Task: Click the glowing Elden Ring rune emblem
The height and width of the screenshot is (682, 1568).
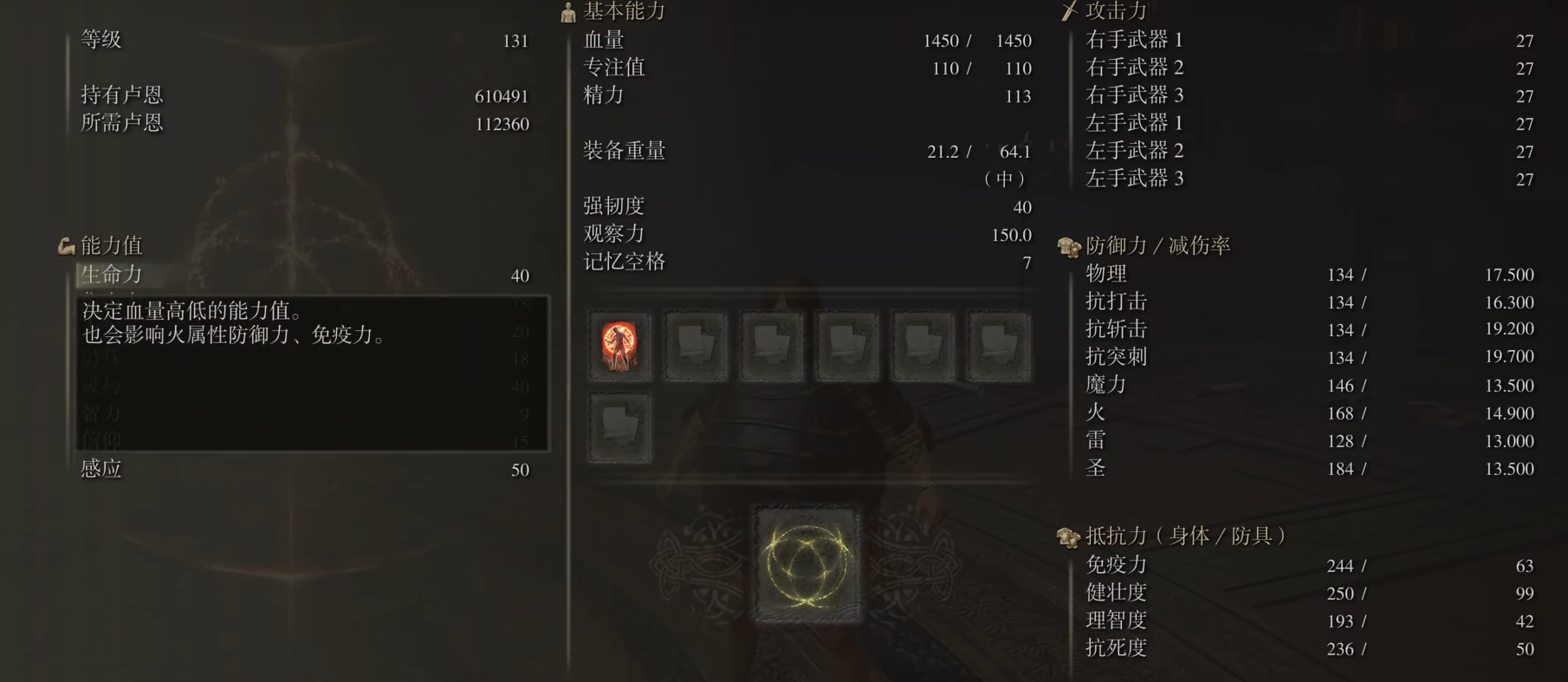Action: click(x=807, y=563)
